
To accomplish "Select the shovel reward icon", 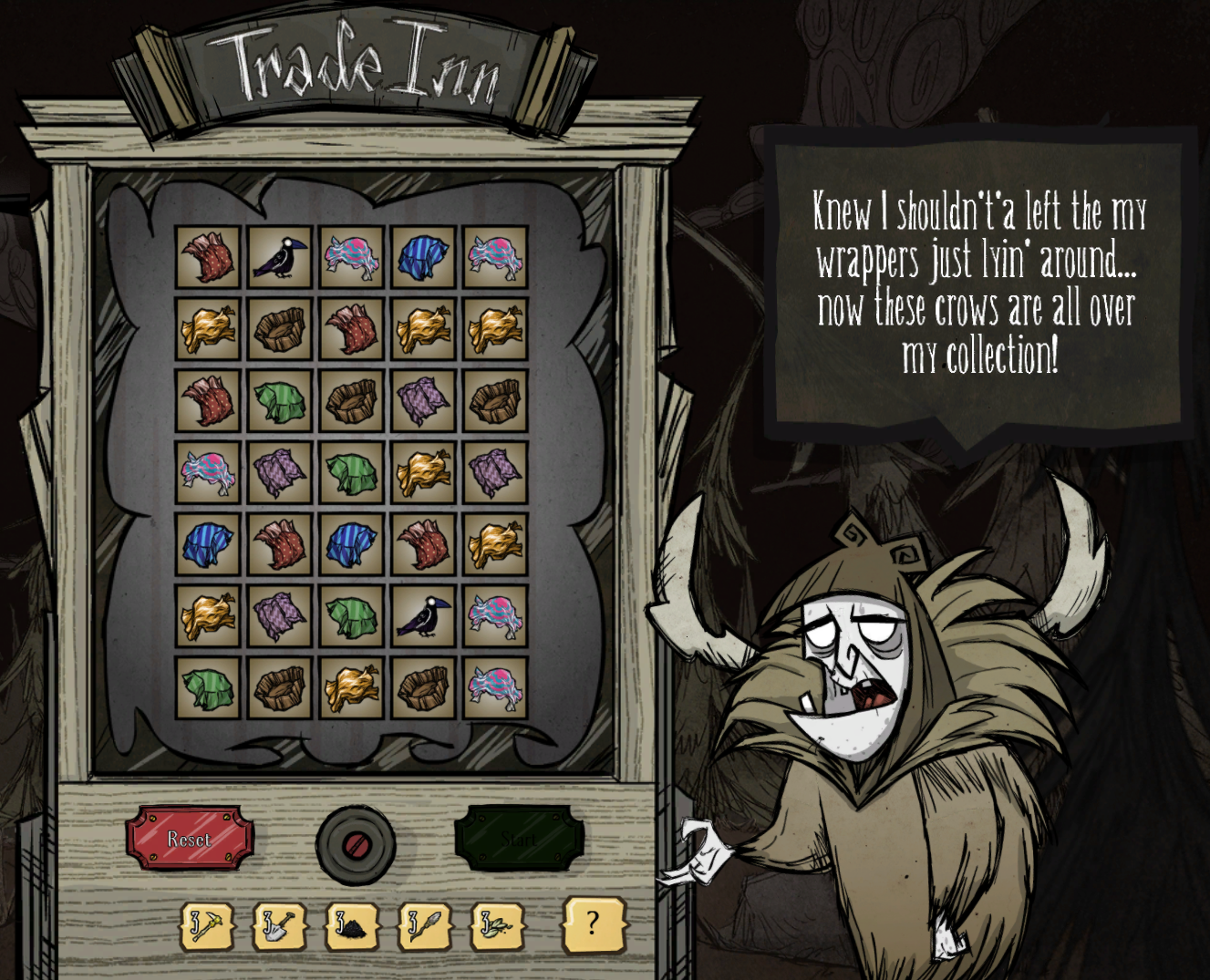I will pyautogui.click(x=276, y=925).
